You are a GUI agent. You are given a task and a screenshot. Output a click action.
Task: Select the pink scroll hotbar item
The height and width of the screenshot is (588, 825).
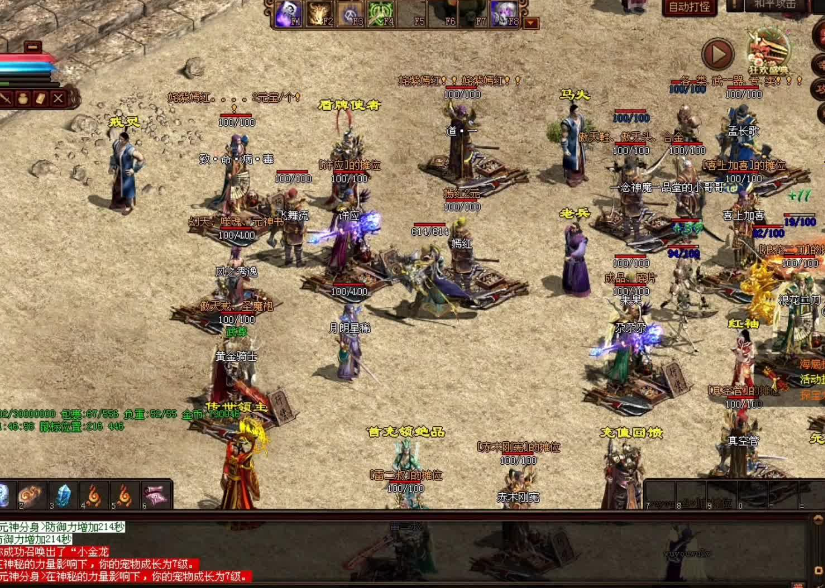coord(155,495)
